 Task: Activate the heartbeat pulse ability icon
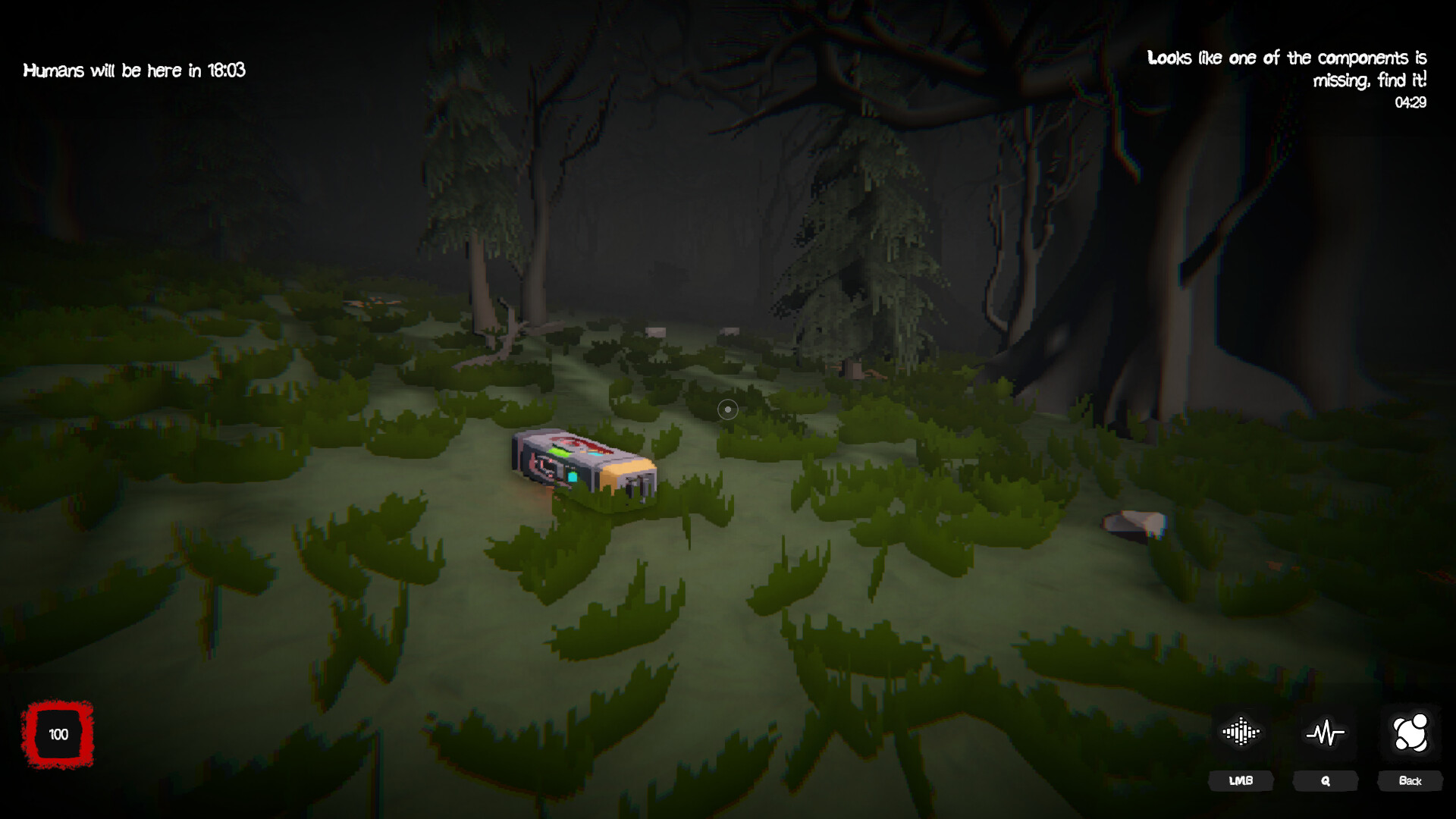[1325, 732]
